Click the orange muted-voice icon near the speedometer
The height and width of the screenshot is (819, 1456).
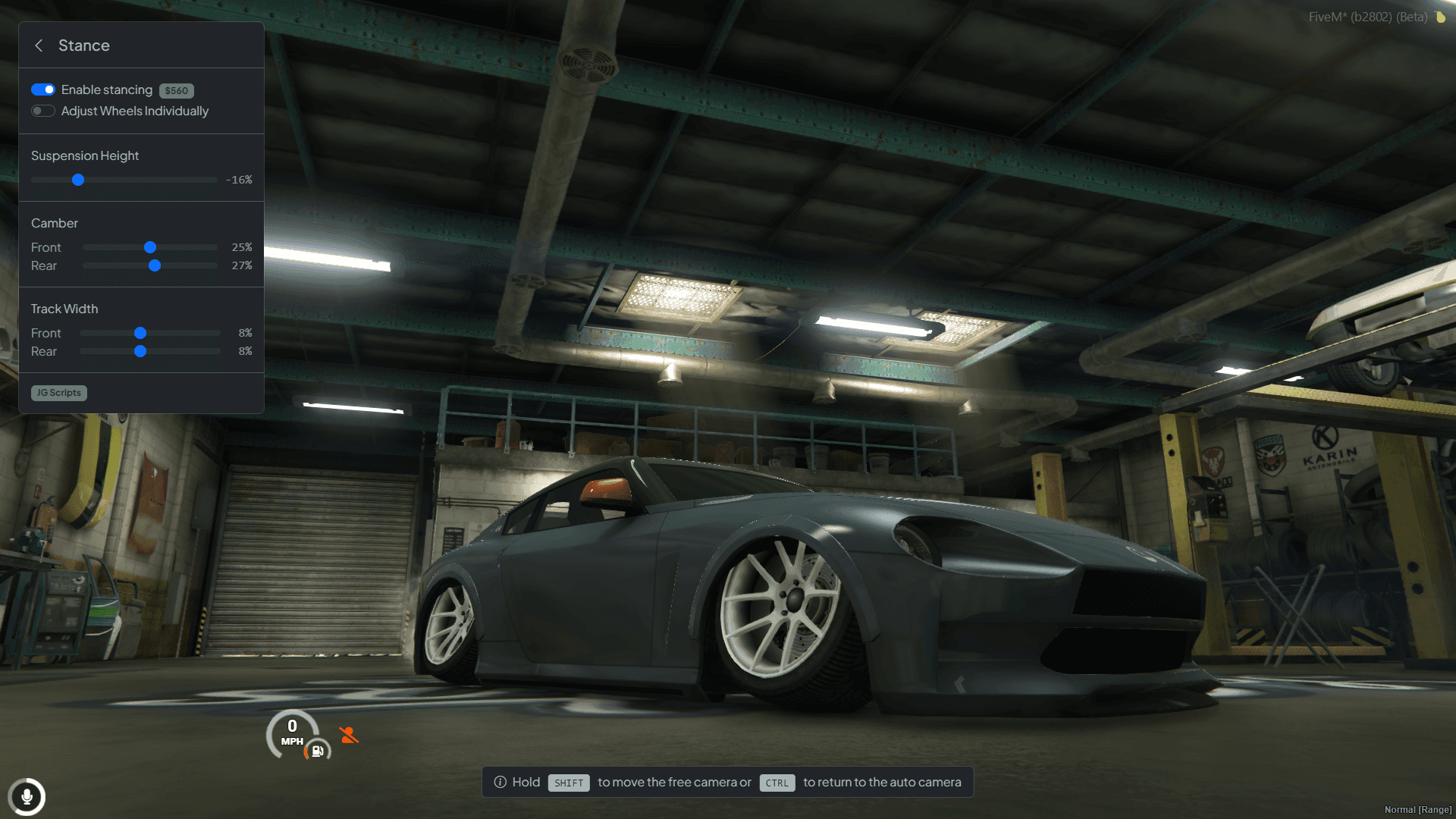pos(348,734)
